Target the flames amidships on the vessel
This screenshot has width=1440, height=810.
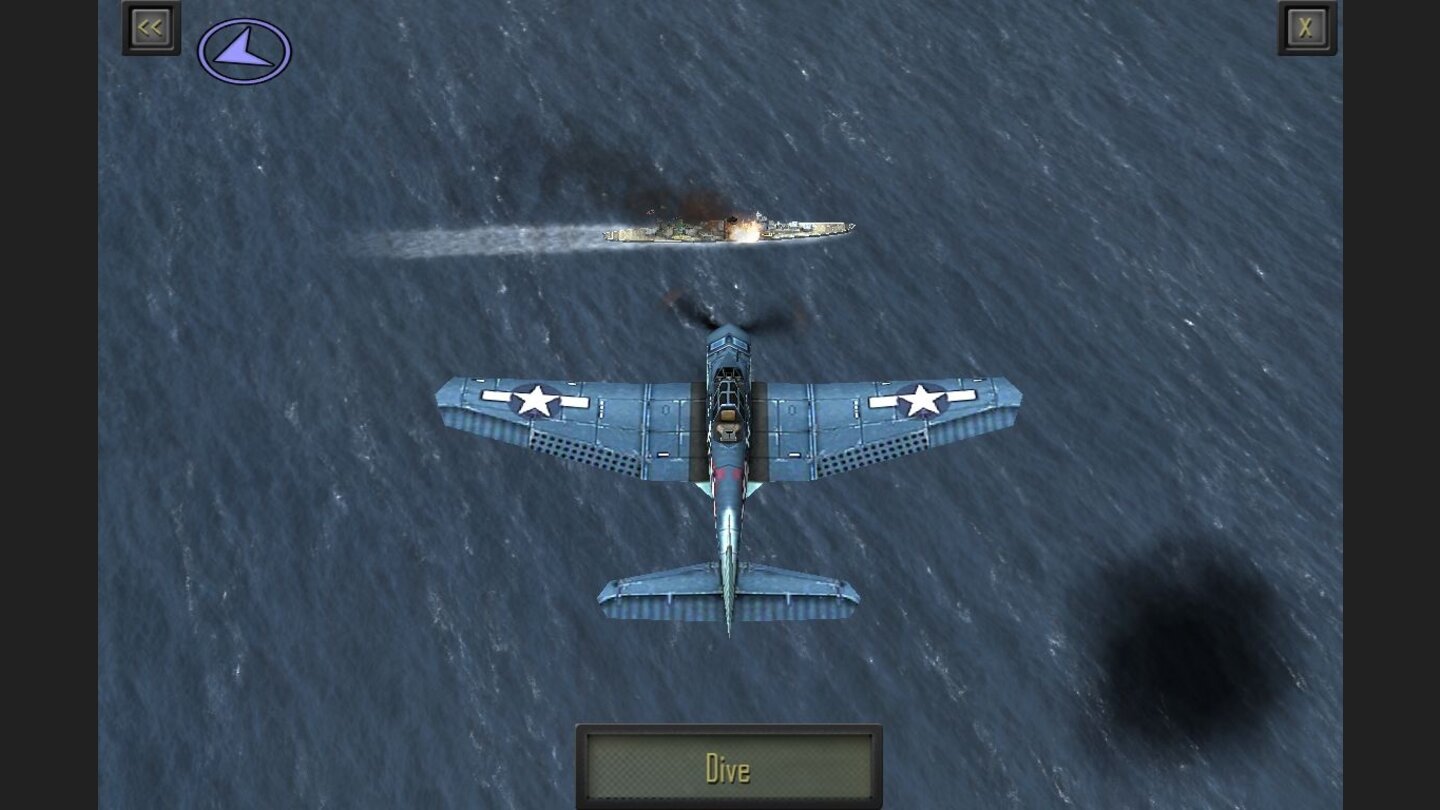745,228
